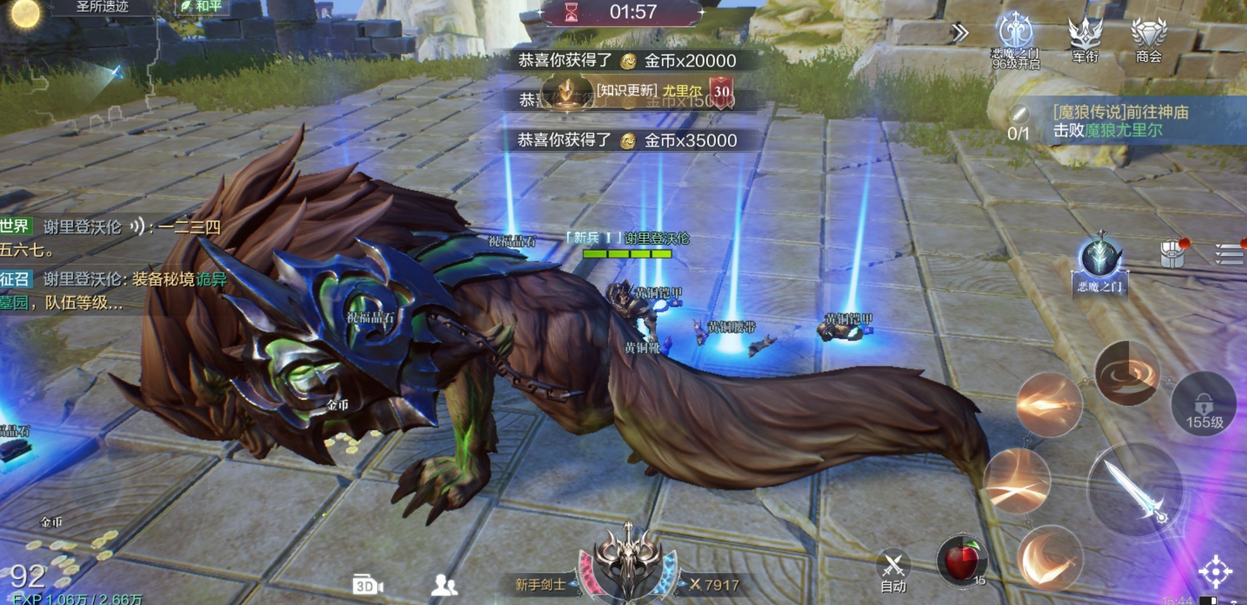Viewport: 1247px width, 605px height.
Task: Open the 恶魔之门 level 96 feature in the top menu
Action: click(x=1016, y=39)
